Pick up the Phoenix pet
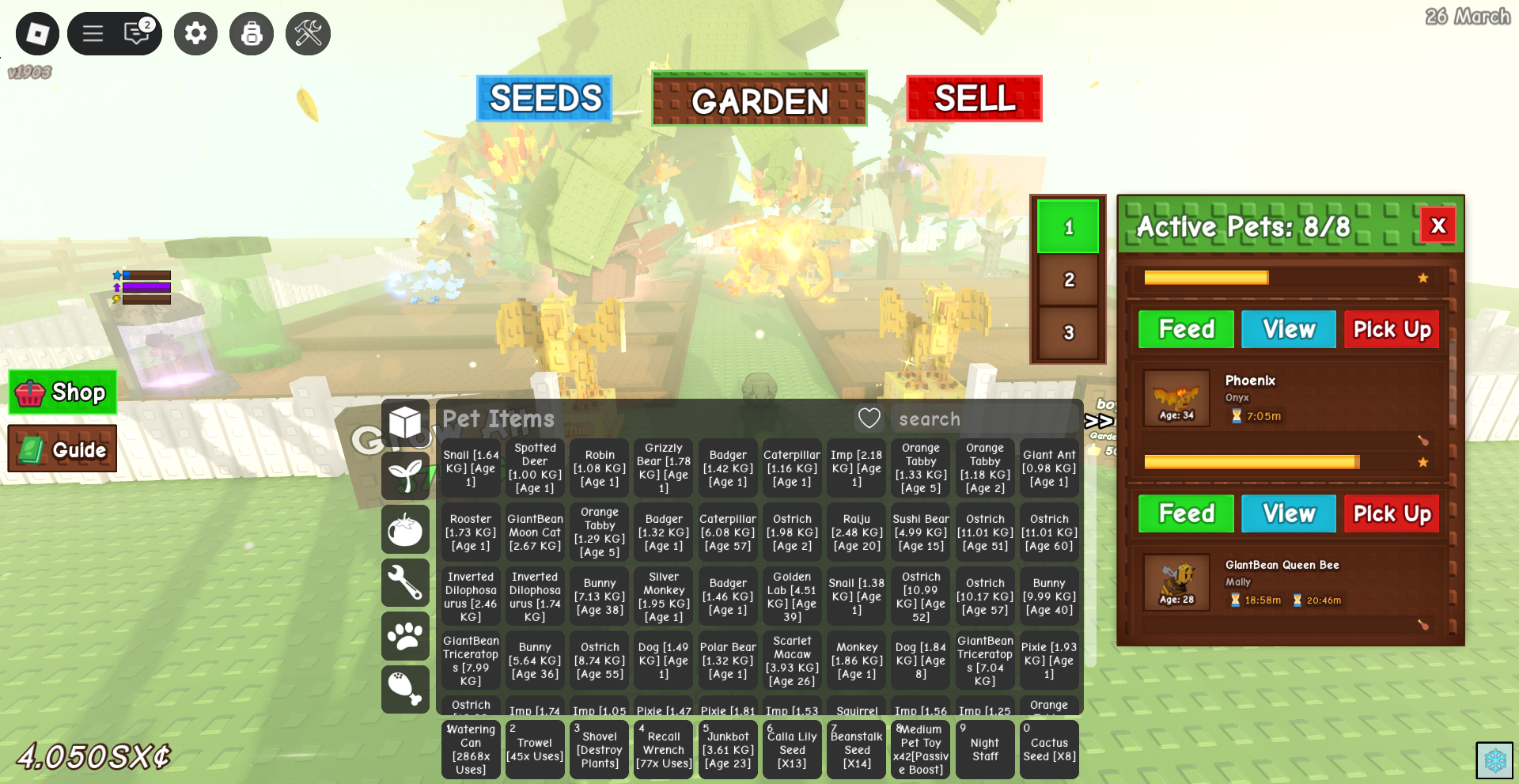 point(1391,329)
